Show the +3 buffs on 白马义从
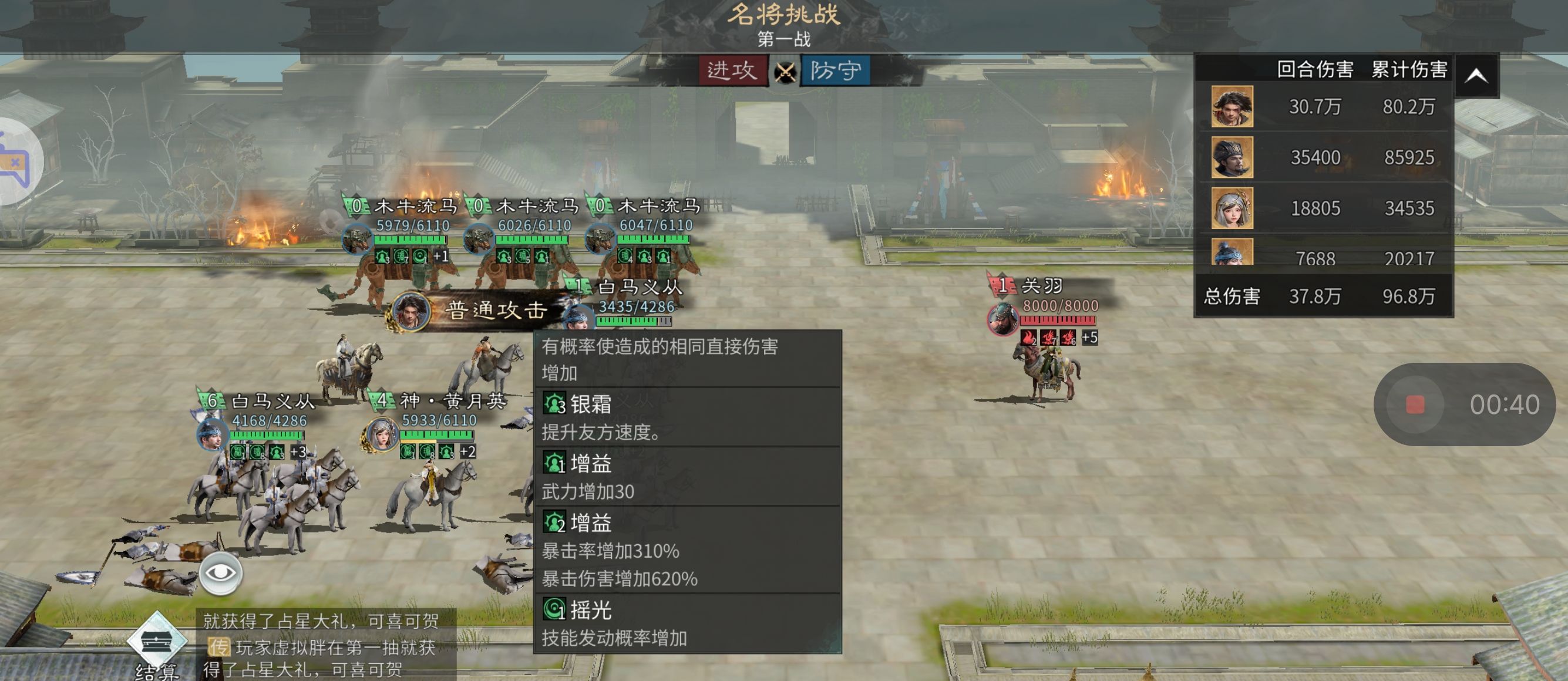 click(298, 452)
